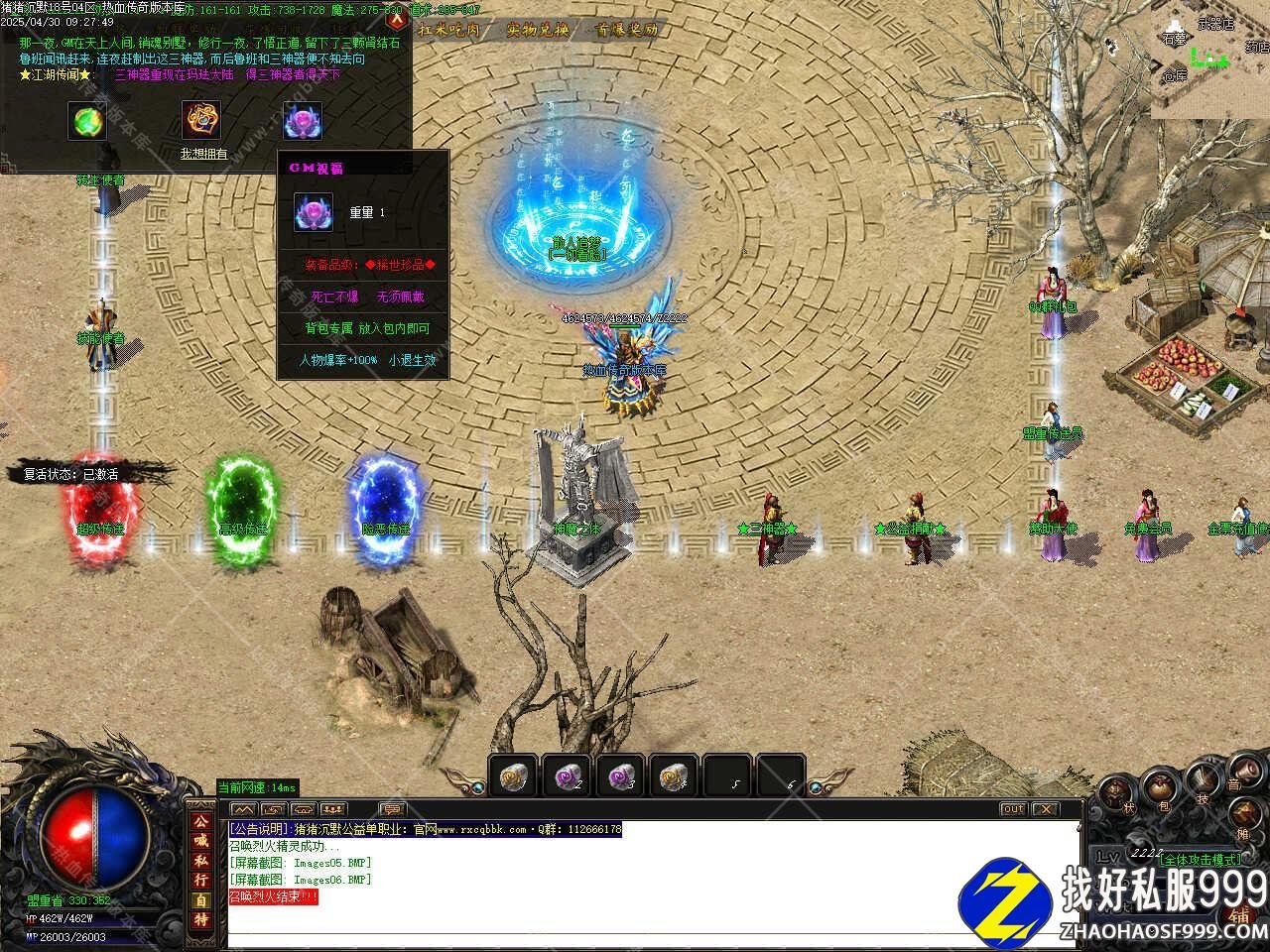Click the chat window 'out' button
Image resolution: width=1270 pixels, height=952 pixels.
pos(1013,809)
